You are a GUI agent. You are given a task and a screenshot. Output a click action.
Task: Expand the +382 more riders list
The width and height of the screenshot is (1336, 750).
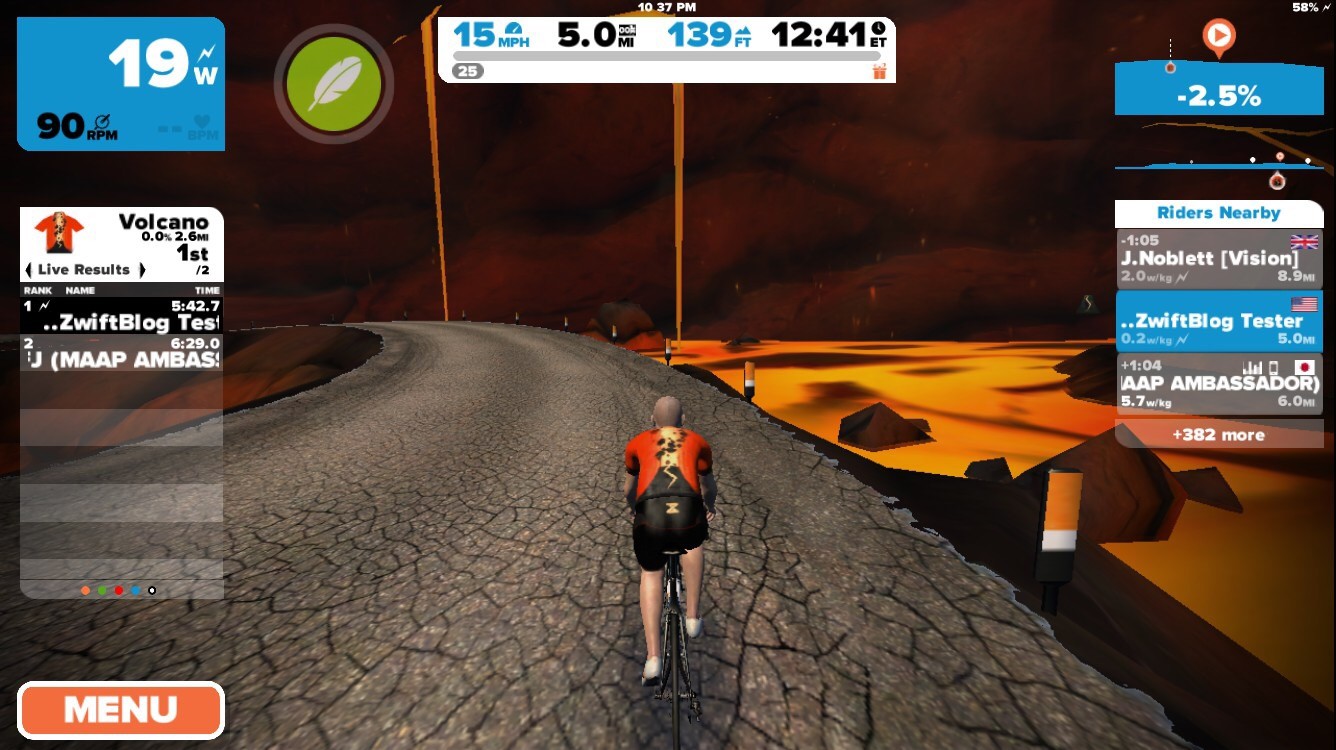[x=1218, y=435]
